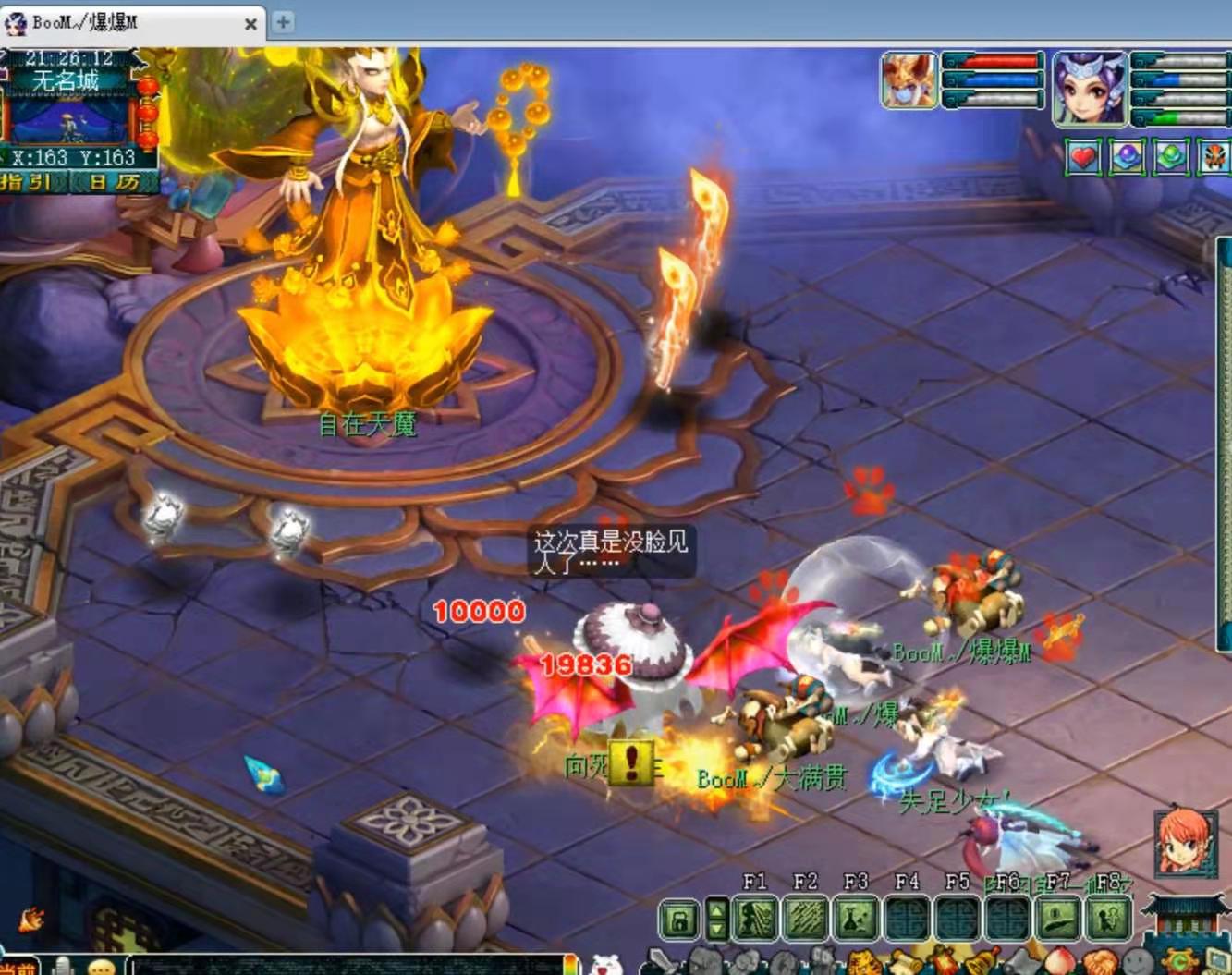Open a new browser tab
This screenshot has width=1232, height=975.
tap(284, 22)
